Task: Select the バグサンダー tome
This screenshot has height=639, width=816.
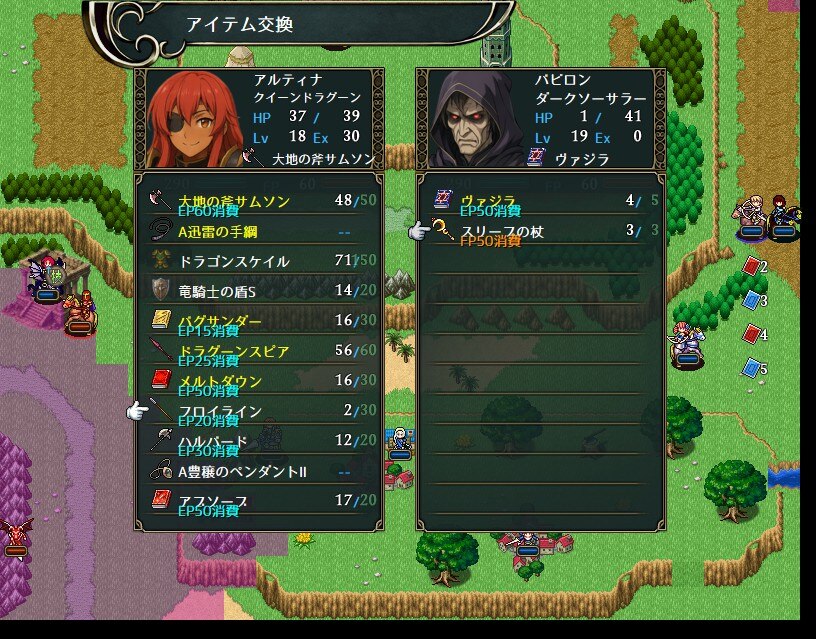Action: pos(258,321)
